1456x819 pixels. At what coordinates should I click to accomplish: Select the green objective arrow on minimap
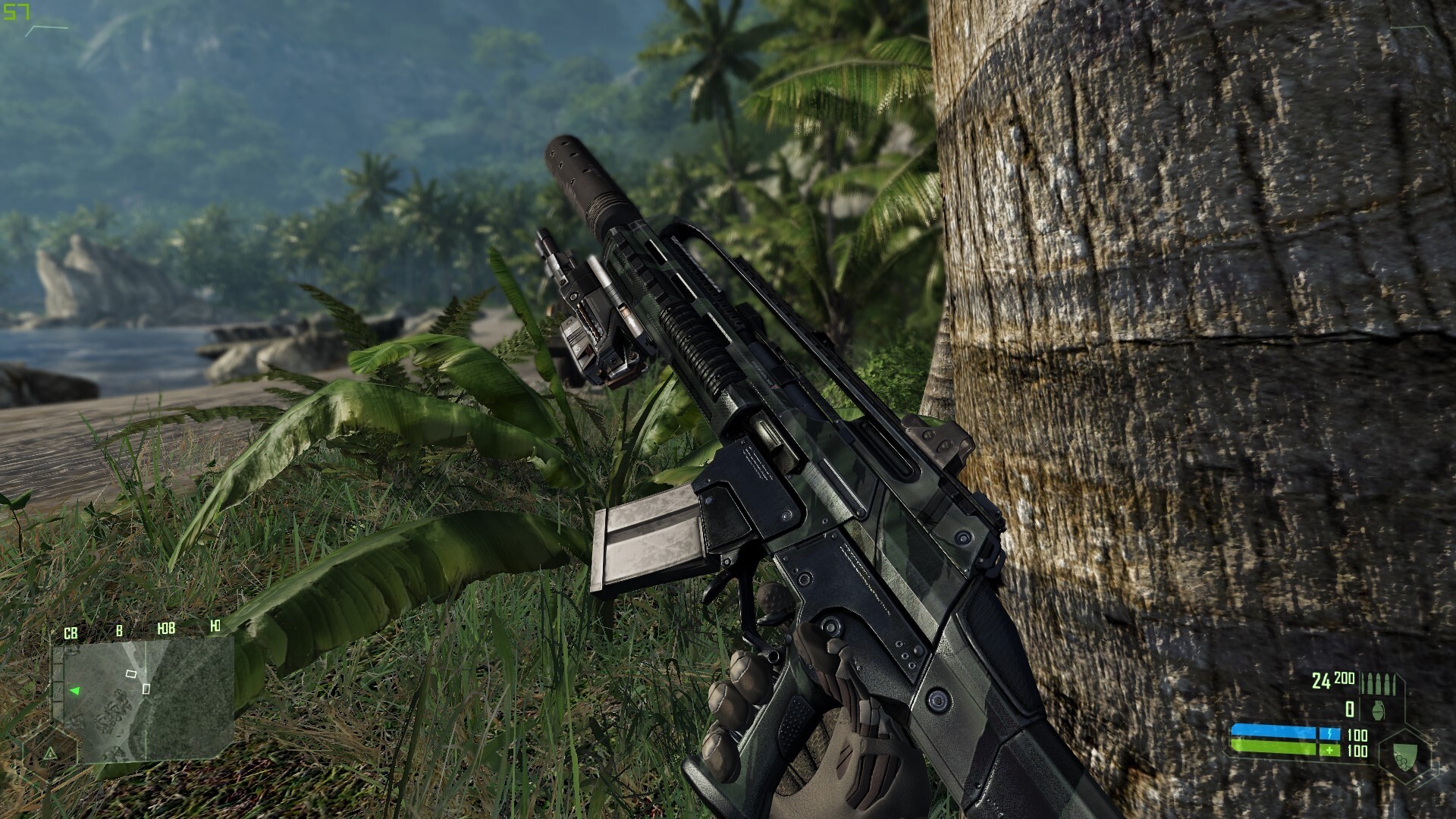[x=74, y=691]
